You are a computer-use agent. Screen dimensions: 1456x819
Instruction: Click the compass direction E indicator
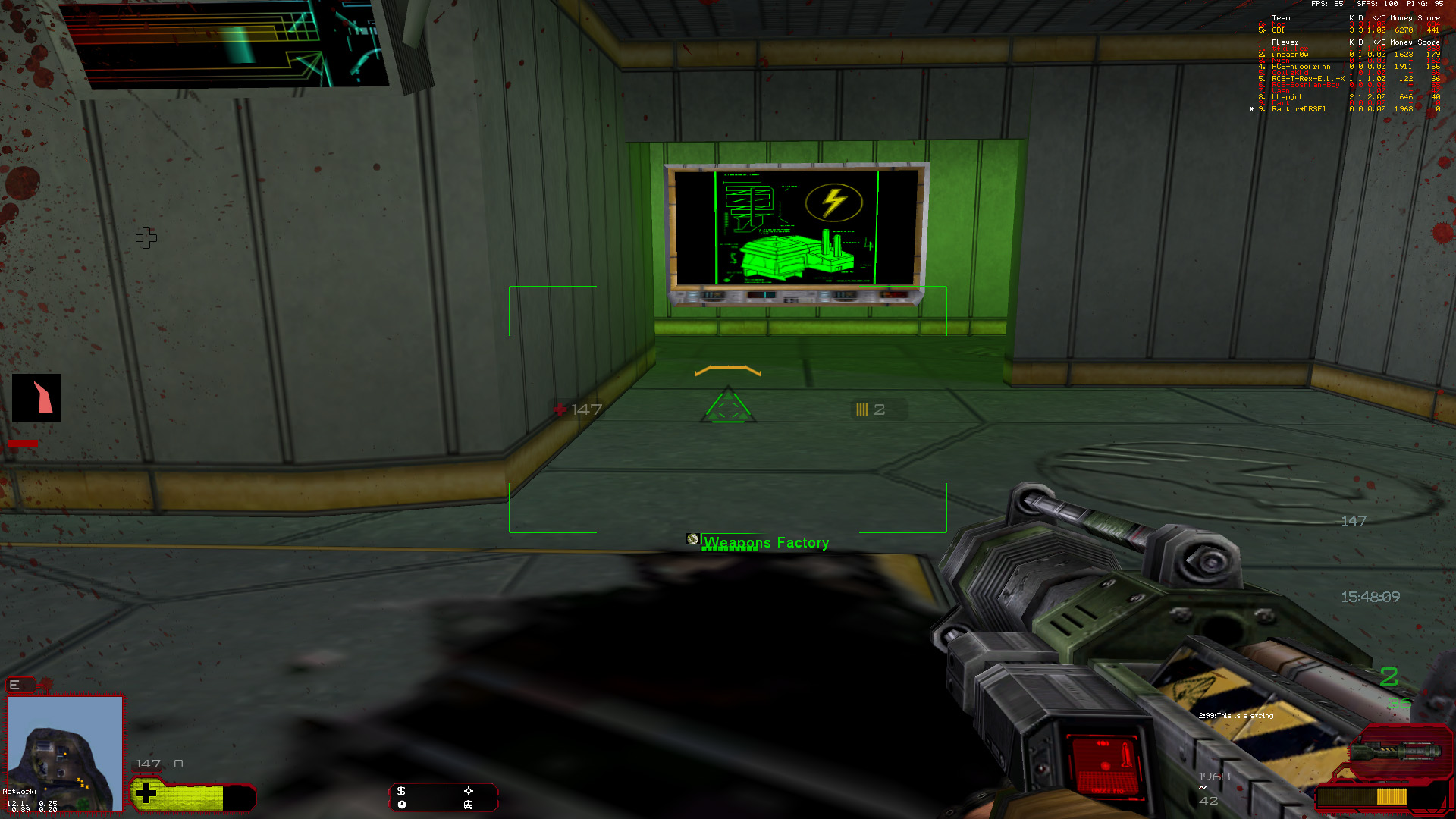coord(14,685)
